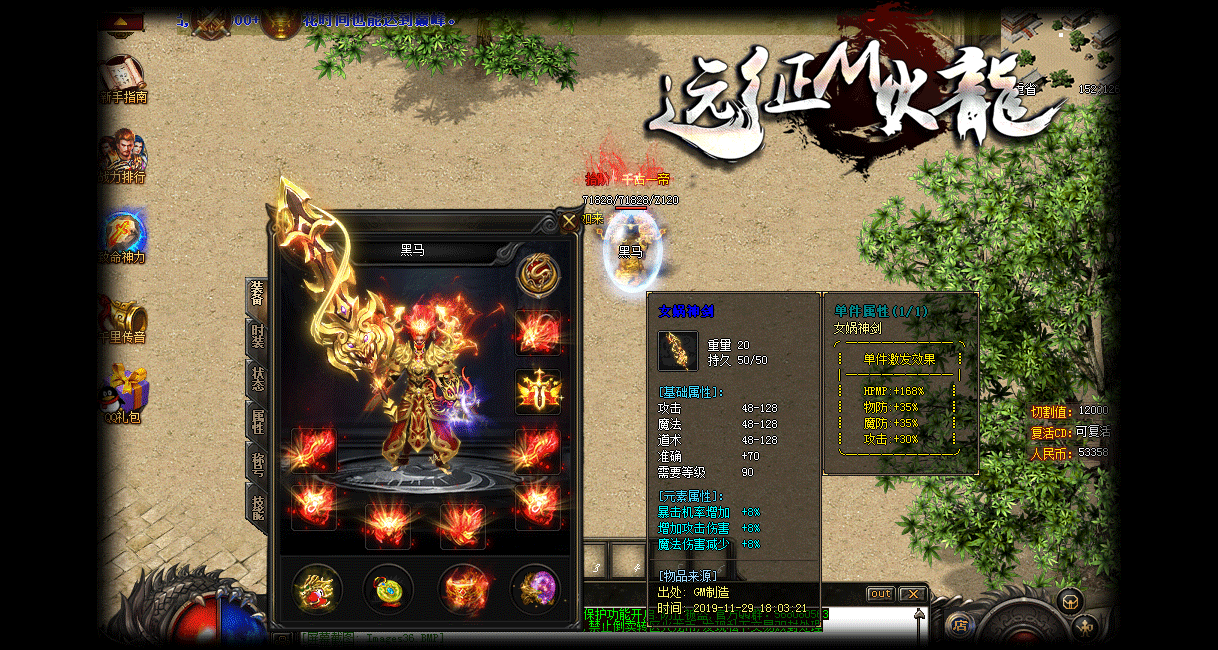Viewport: 1218px width, 650px height.
Task: Close the 黑马 character equipment panel
Action: pyautogui.click(x=568, y=222)
